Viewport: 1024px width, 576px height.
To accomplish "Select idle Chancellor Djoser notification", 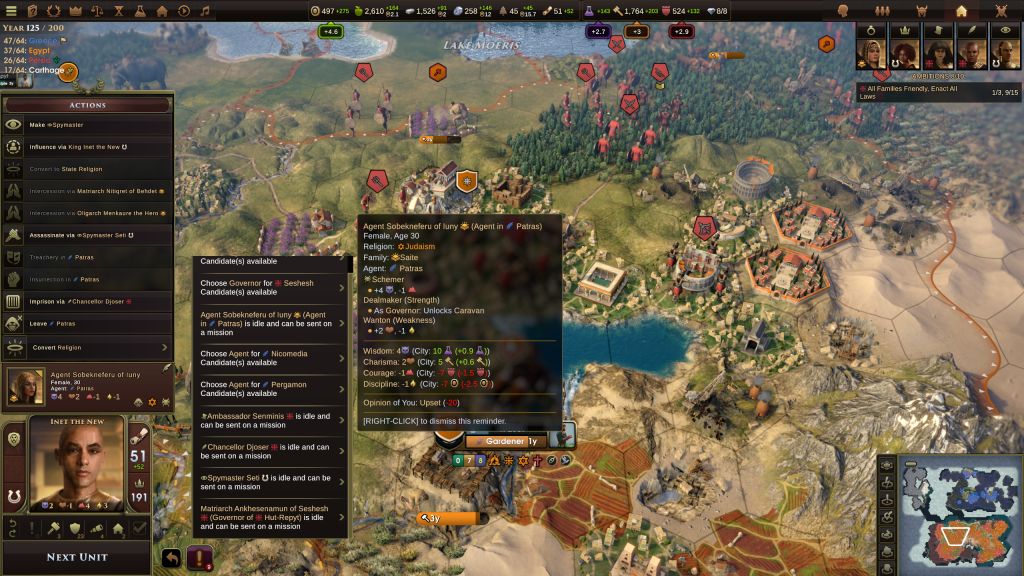I will point(270,451).
